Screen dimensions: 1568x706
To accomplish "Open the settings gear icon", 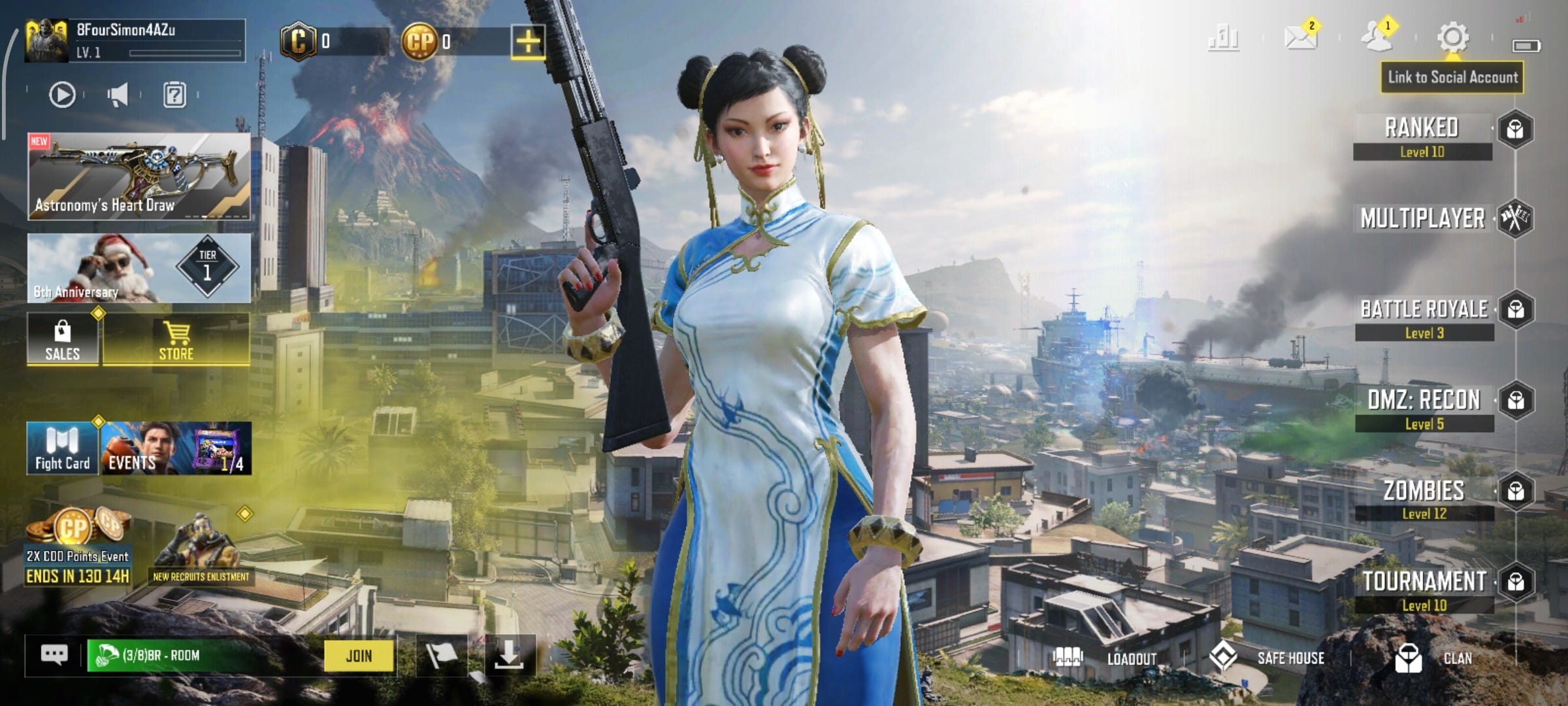I will [x=1453, y=37].
